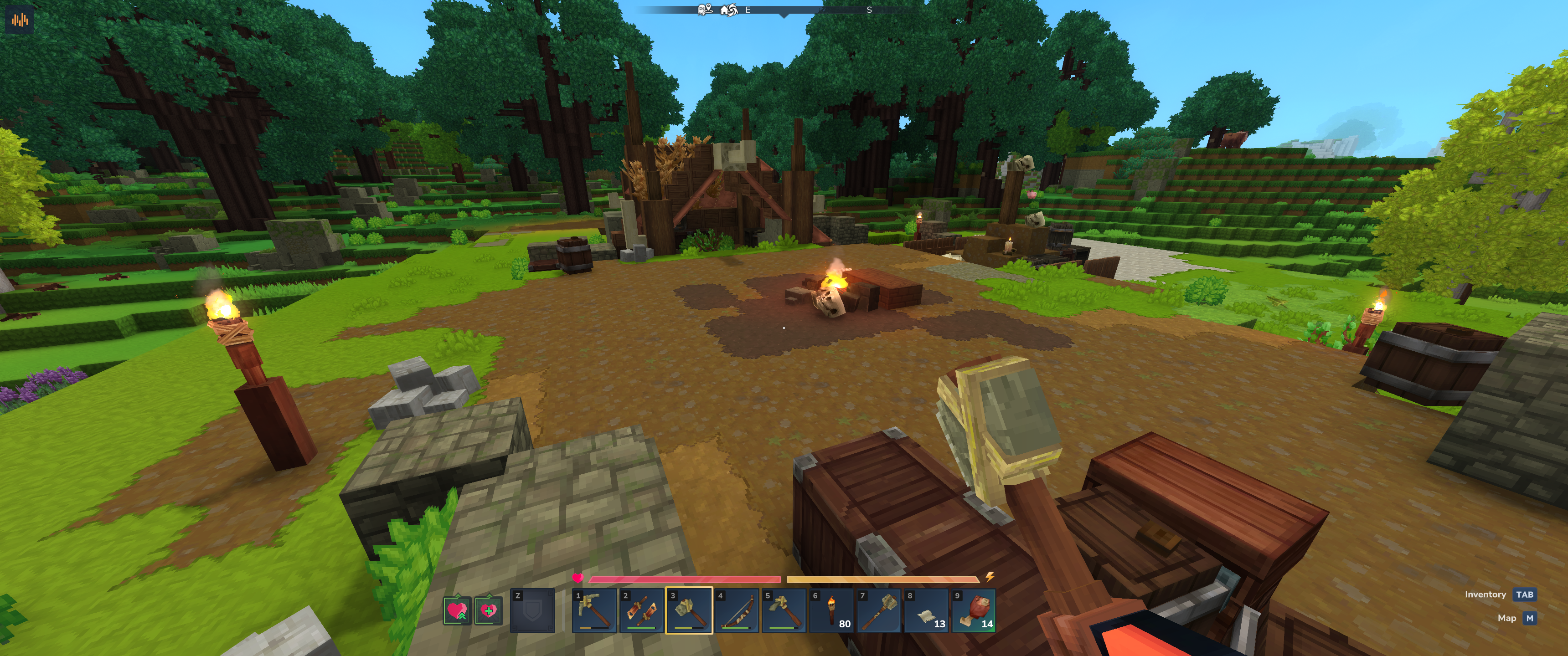Click the highlighted stone hatchet in slot 3
1568x656 pixels.
tap(689, 611)
